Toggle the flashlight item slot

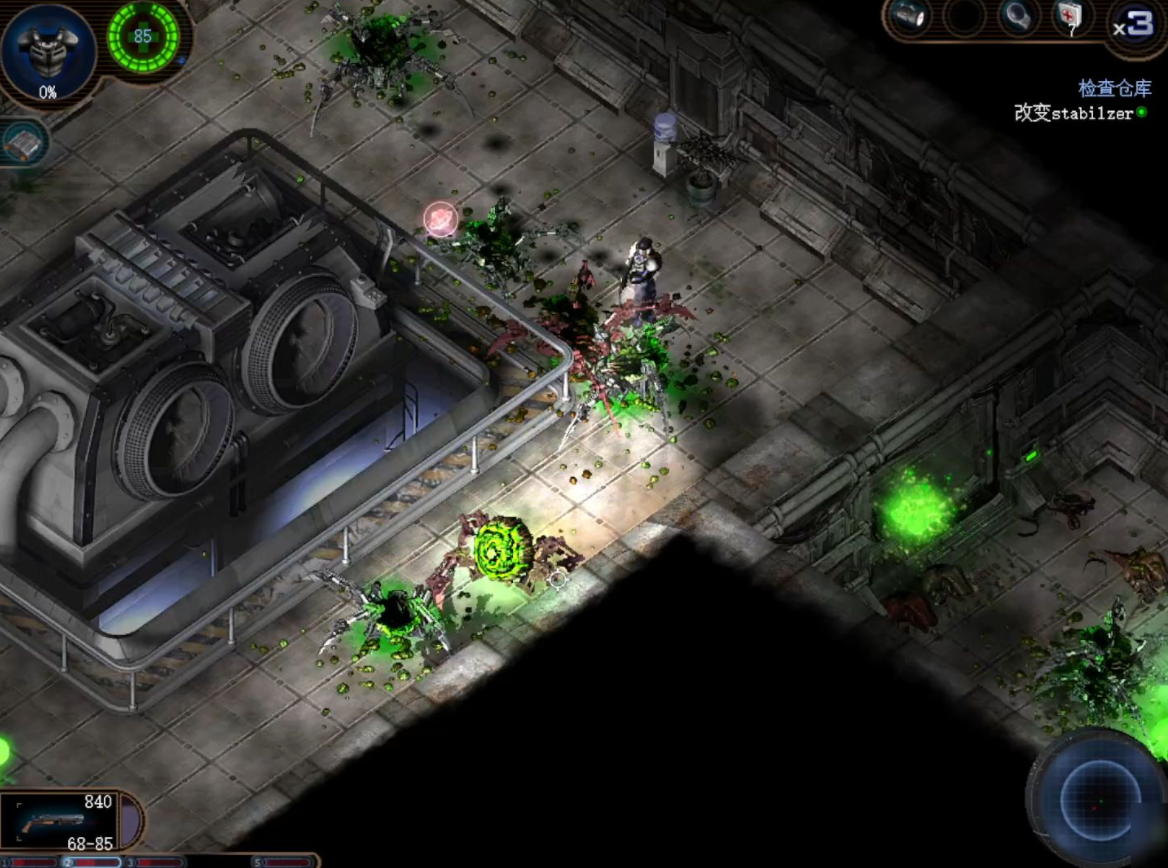(x=910, y=18)
